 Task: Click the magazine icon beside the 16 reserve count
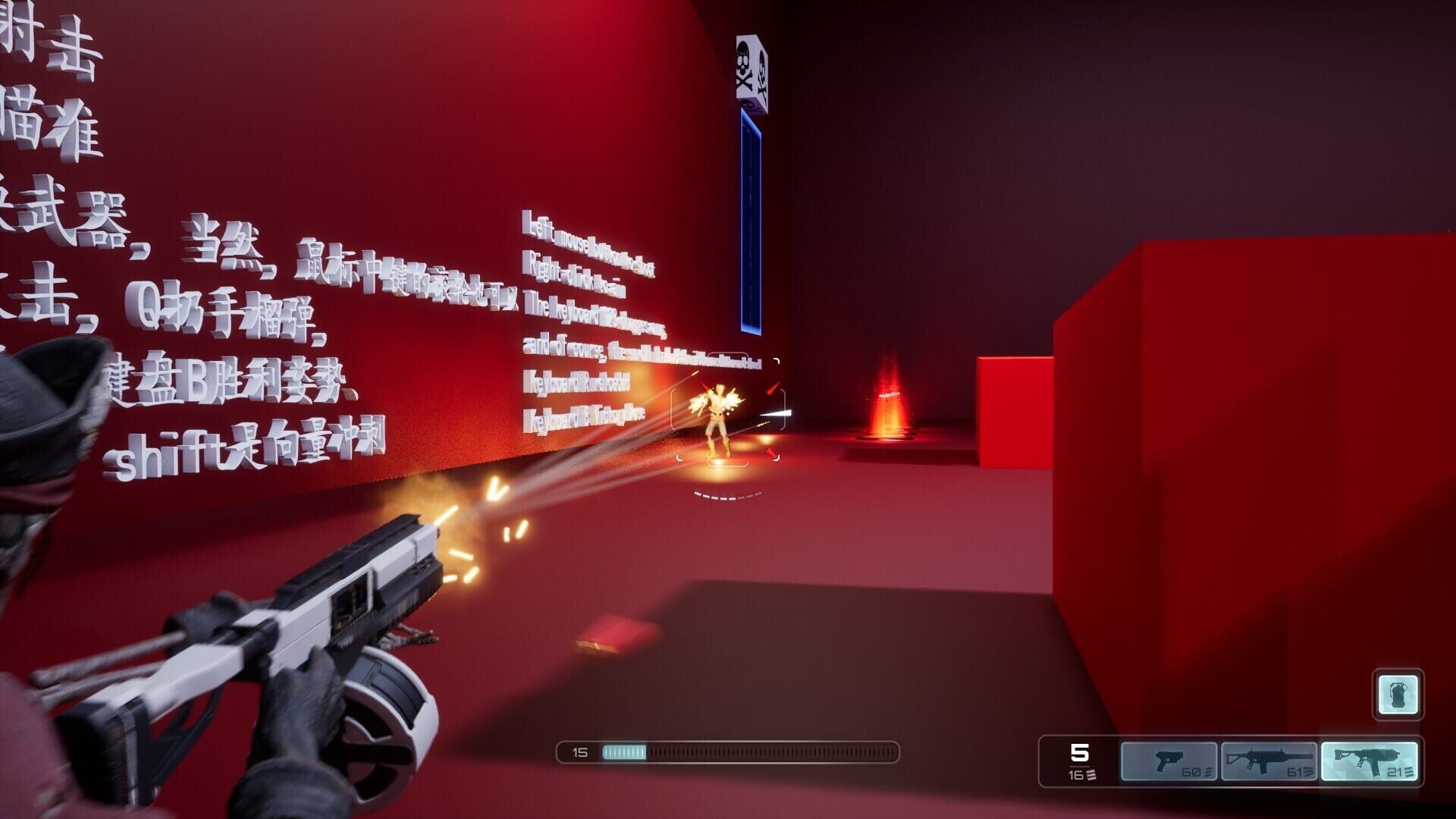pyautogui.click(x=1090, y=775)
